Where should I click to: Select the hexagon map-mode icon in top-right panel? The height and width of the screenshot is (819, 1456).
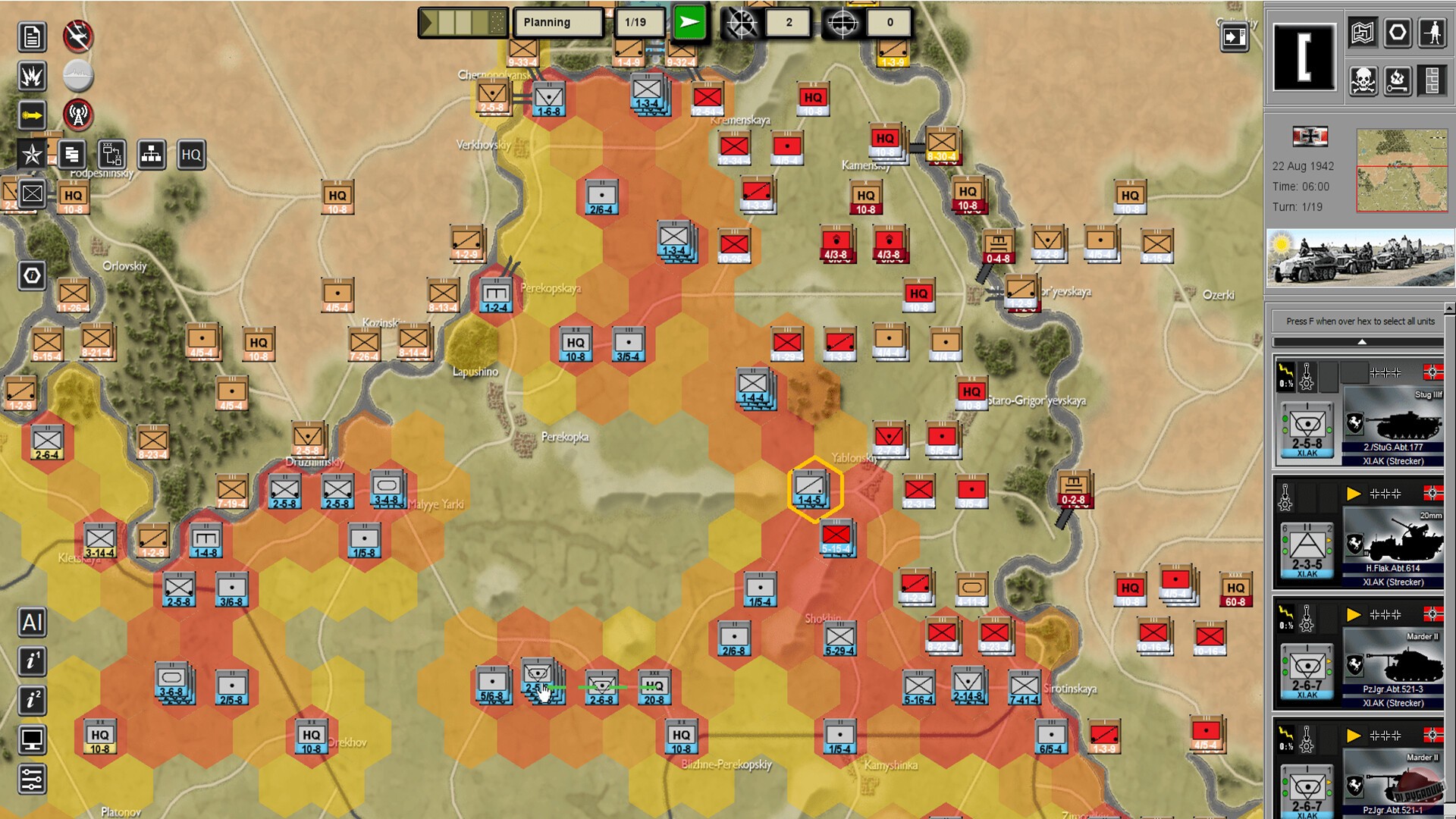[x=1398, y=33]
